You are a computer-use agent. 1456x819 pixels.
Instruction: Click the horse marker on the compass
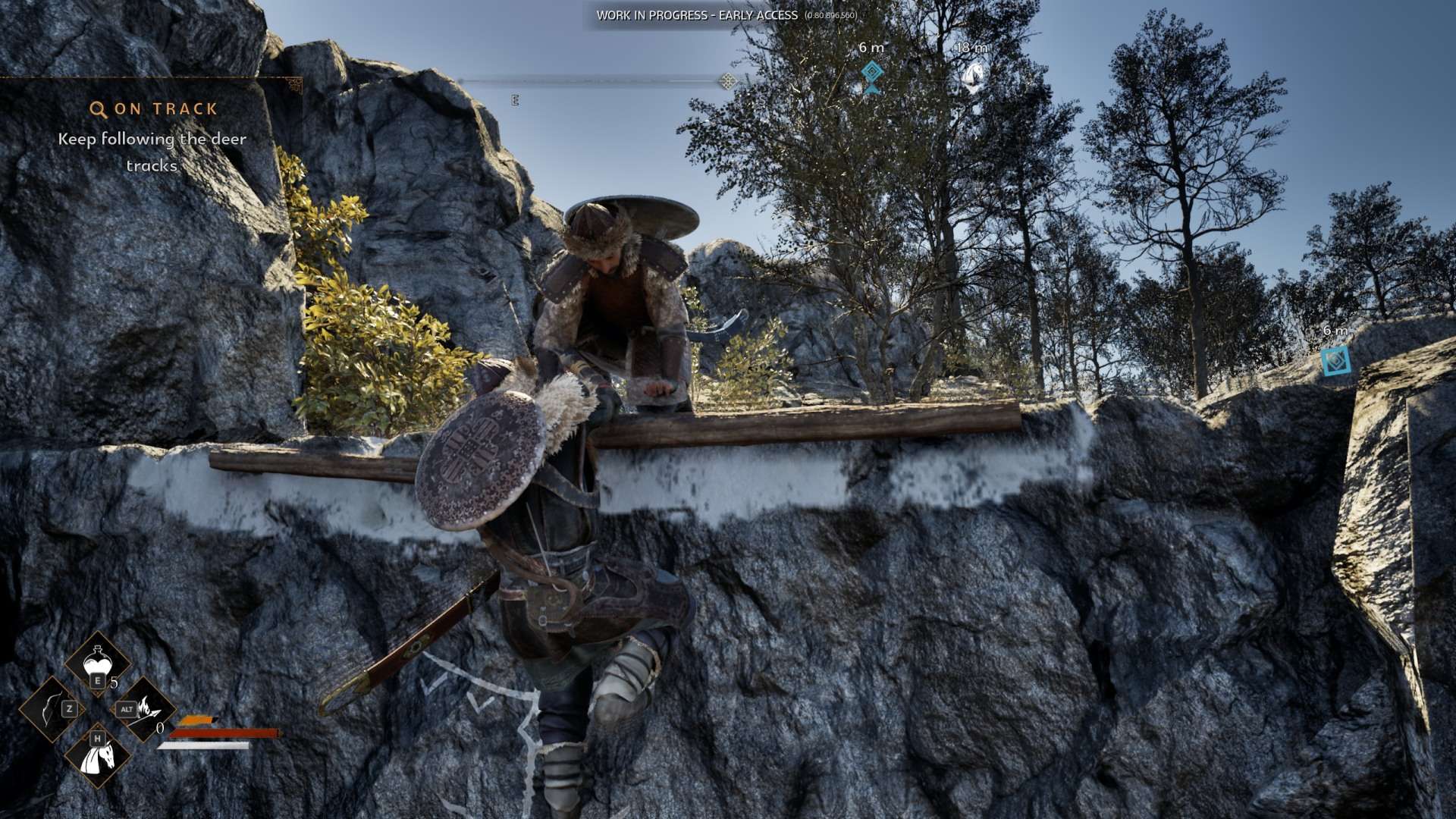click(x=973, y=76)
